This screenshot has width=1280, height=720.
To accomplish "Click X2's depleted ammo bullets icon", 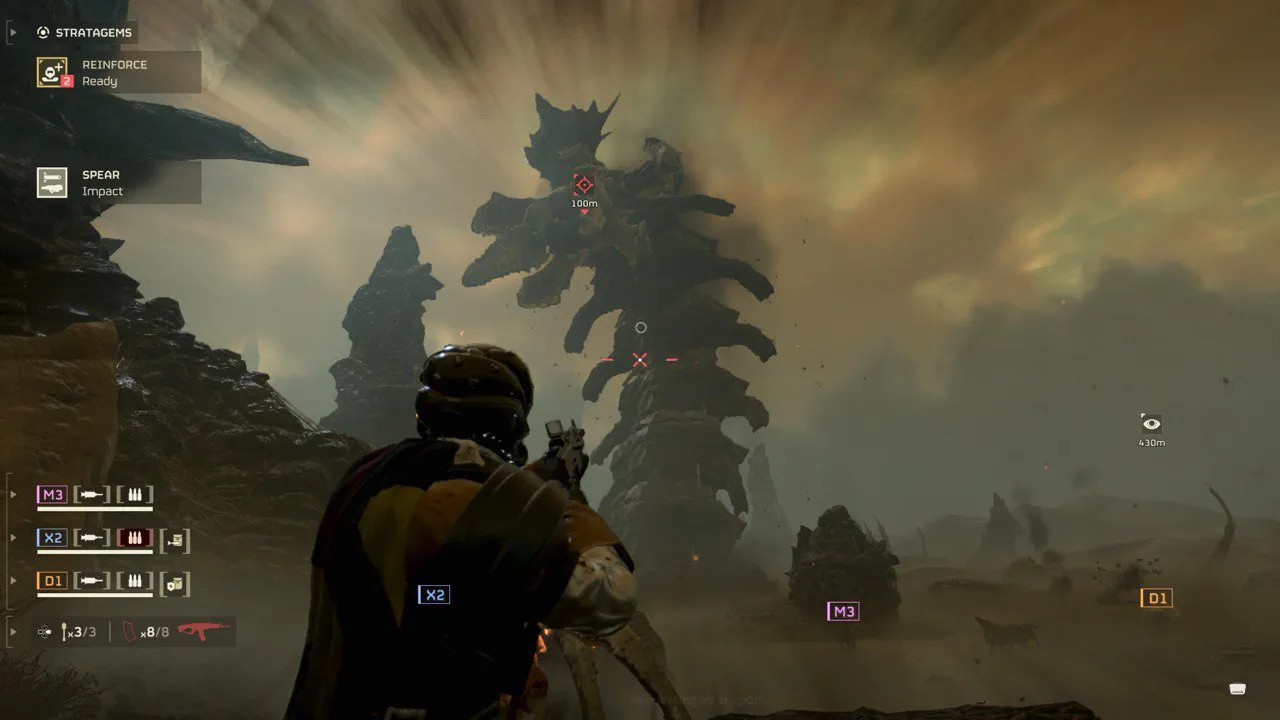I will point(136,536).
